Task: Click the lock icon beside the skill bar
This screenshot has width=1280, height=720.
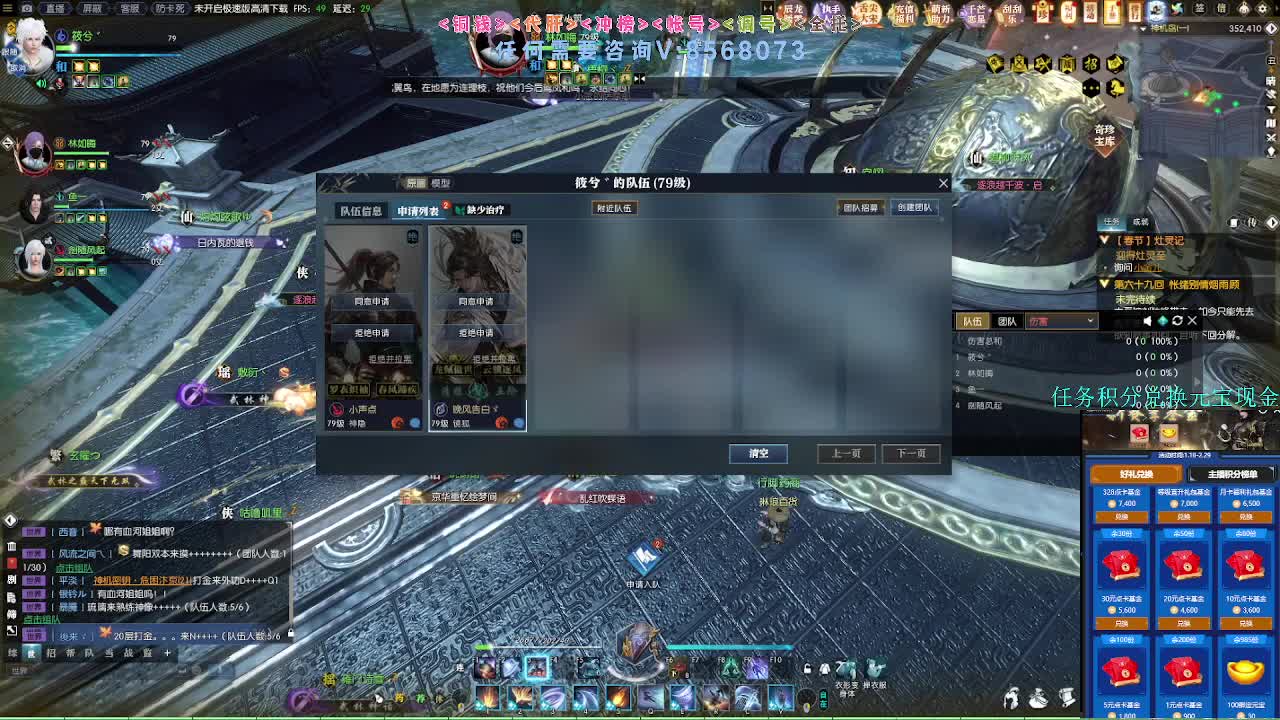Action: point(806,669)
